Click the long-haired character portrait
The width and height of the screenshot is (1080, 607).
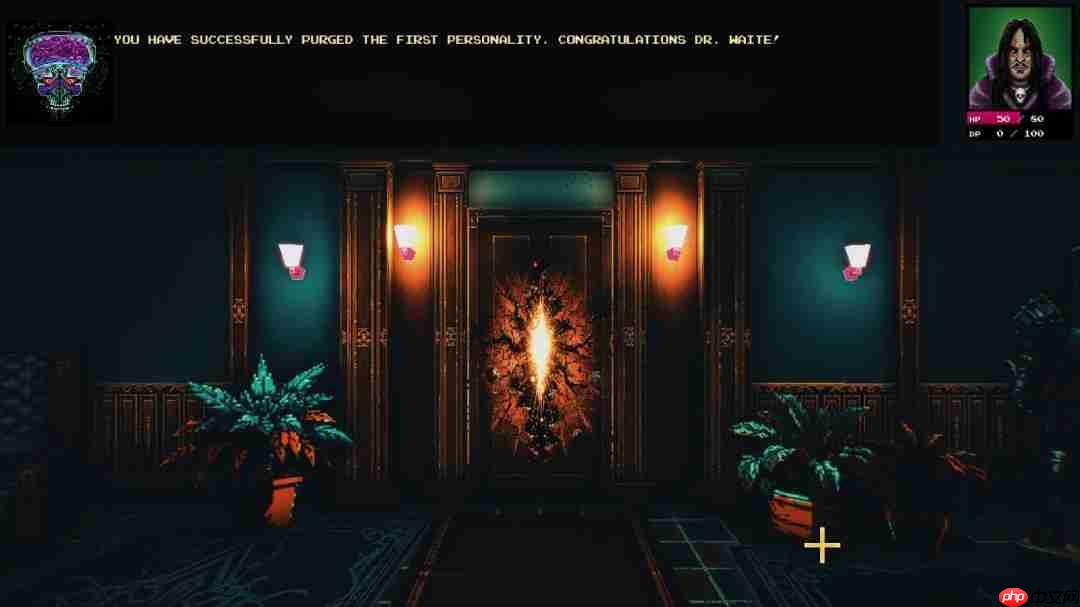tap(1019, 58)
